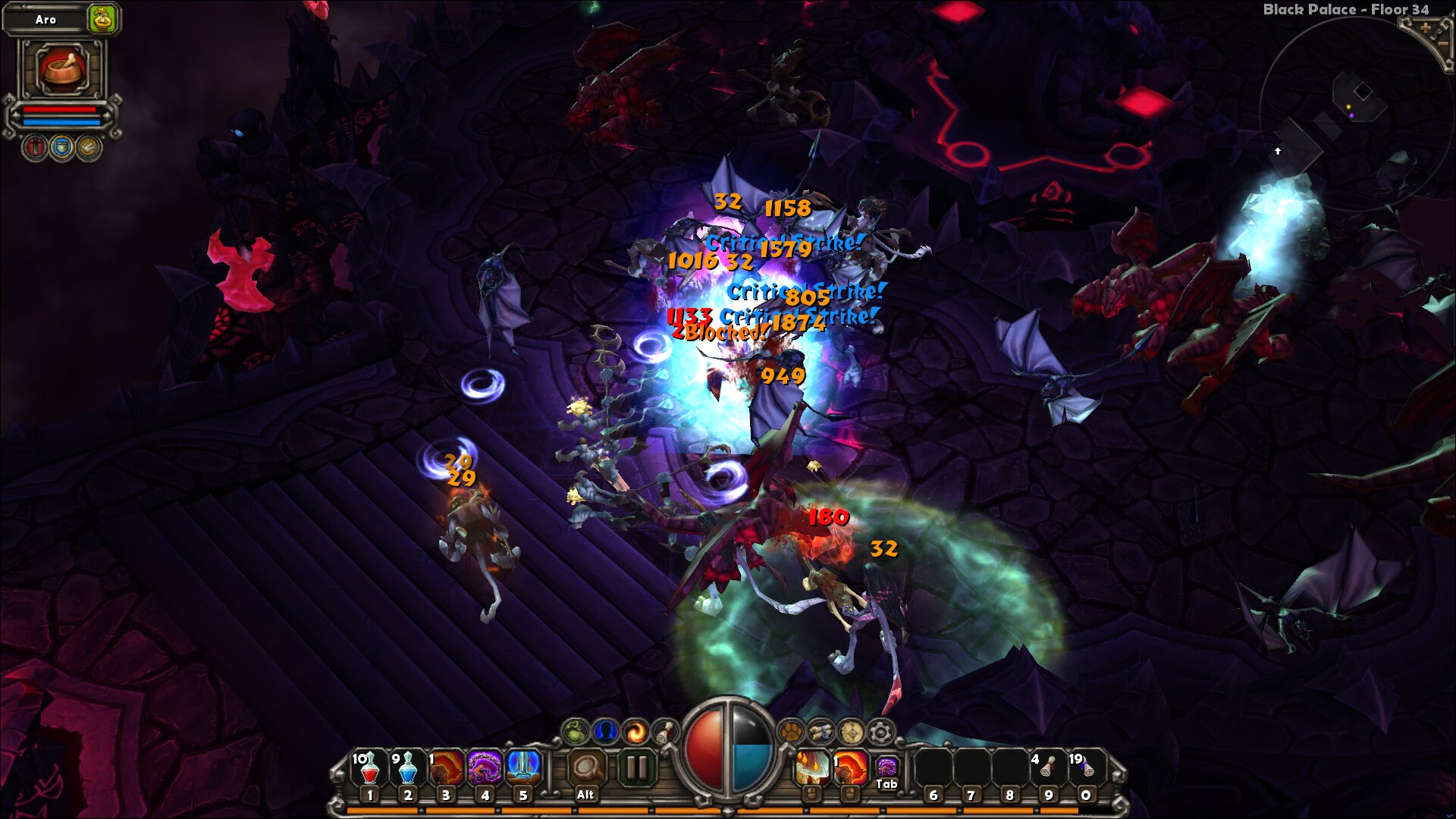1456x819 pixels.
Task: Click pet Aro's food bowl portrait
Action: [x=62, y=68]
